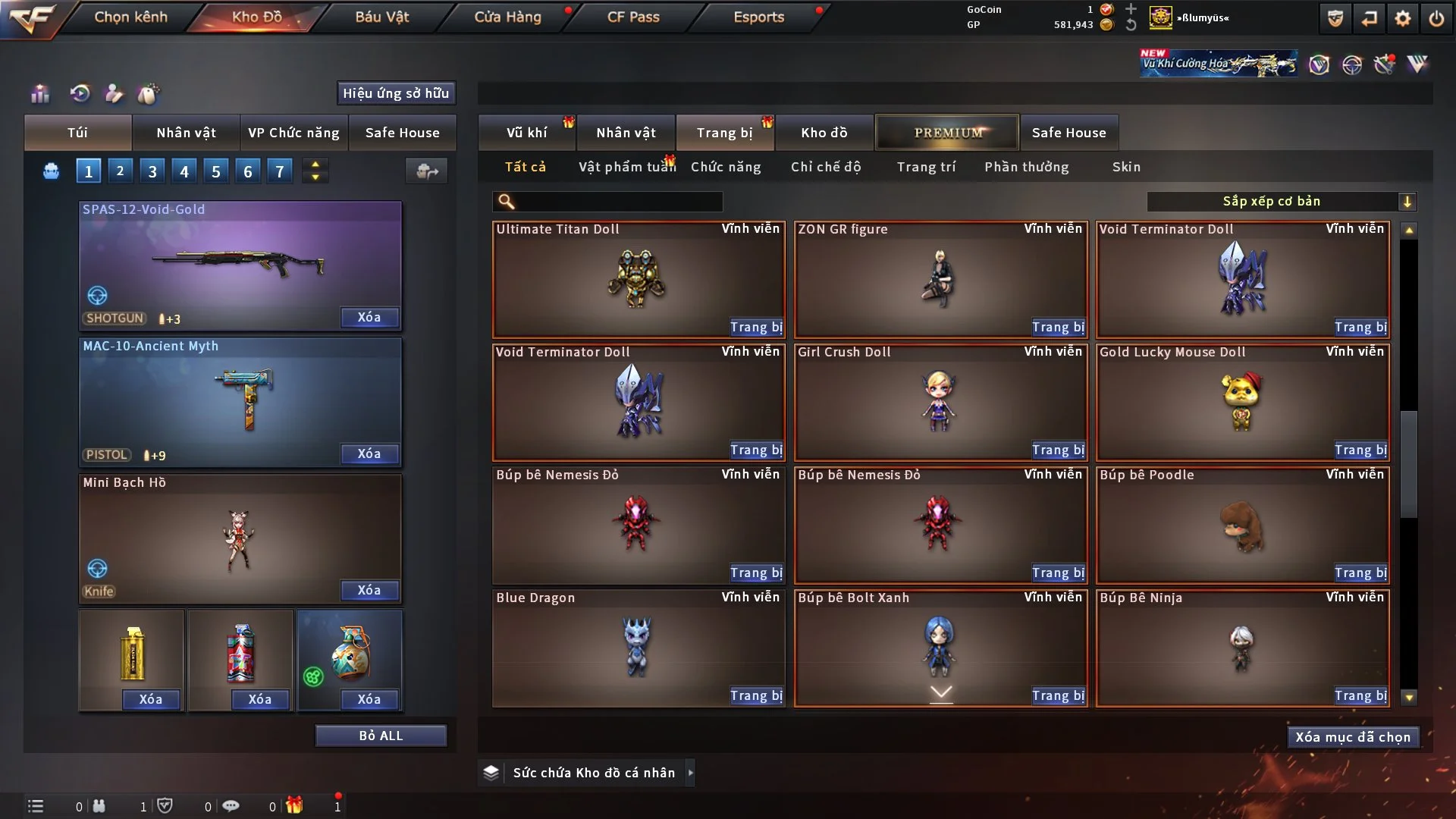Open the gear settings icon

pos(1402,18)
